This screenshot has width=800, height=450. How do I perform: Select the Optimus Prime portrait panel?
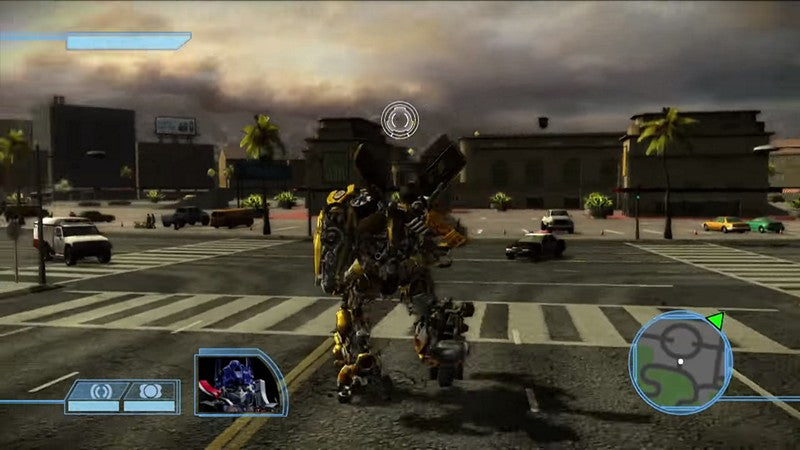pos(239,382)
